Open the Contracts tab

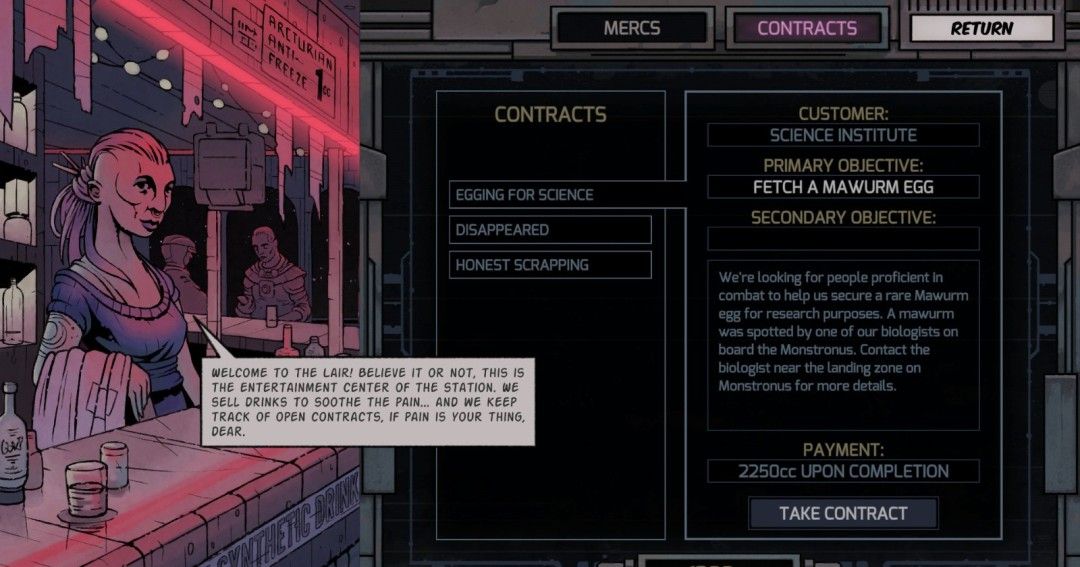click(x=807, y=28)
